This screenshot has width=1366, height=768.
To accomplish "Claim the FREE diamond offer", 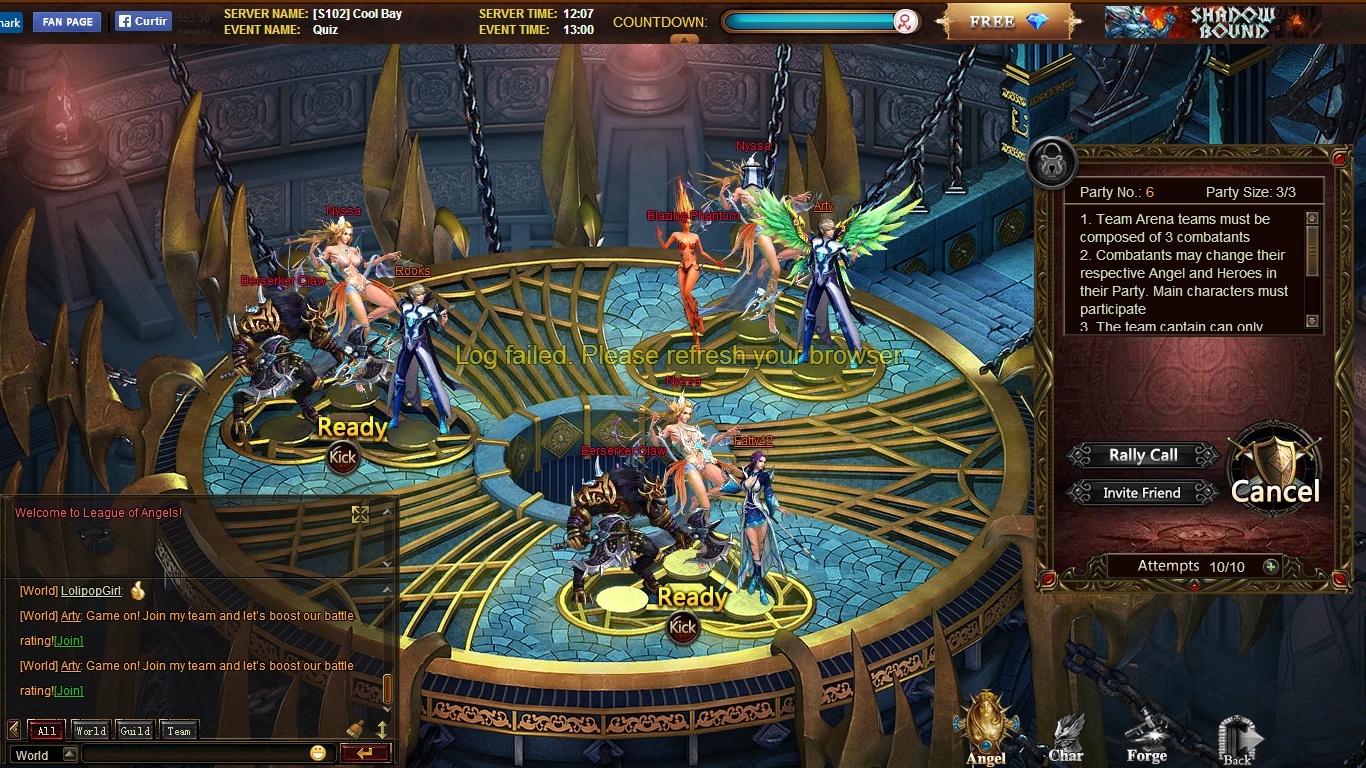I will tap(1008, 22).
